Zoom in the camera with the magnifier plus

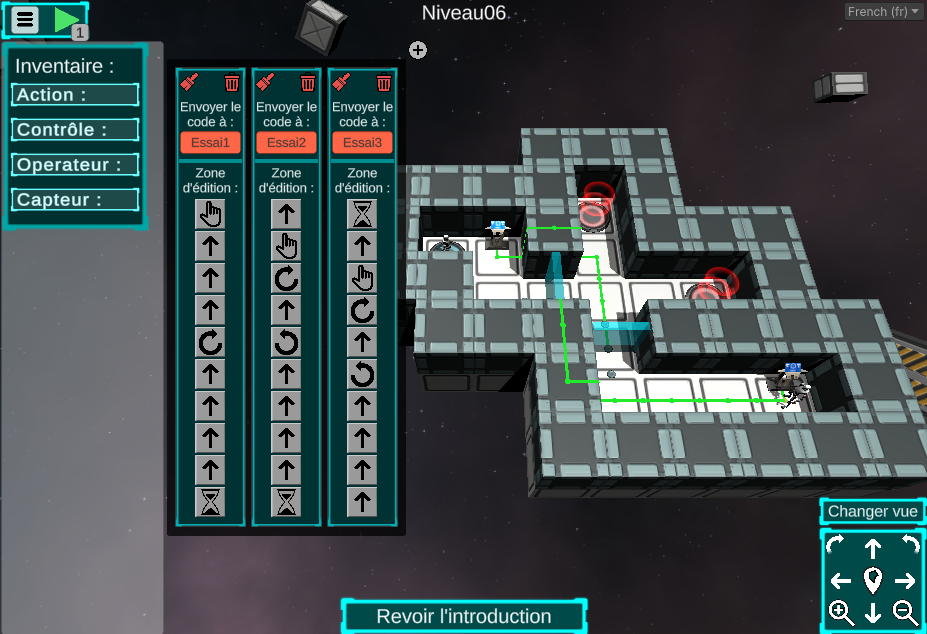841,612
